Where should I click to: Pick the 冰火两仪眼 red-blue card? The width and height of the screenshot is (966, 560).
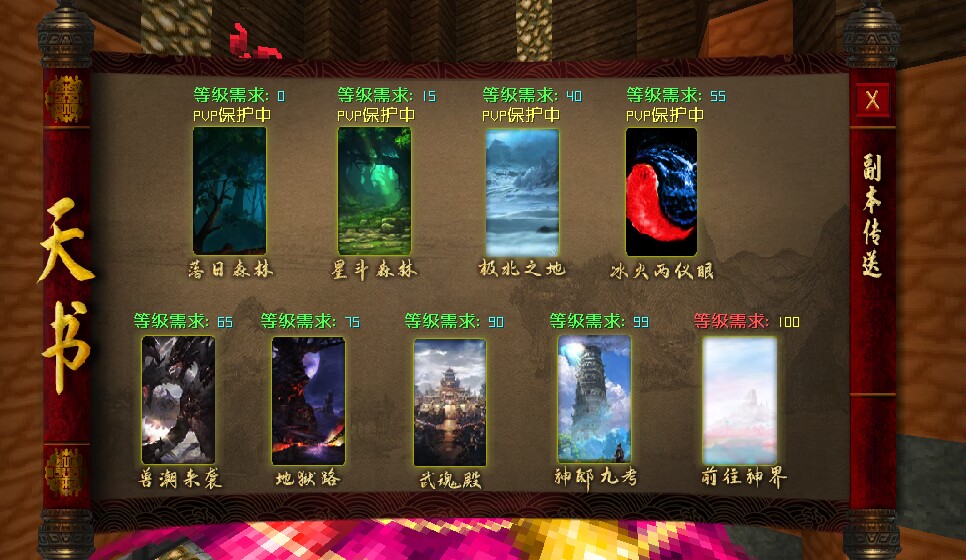pos(661,192)
